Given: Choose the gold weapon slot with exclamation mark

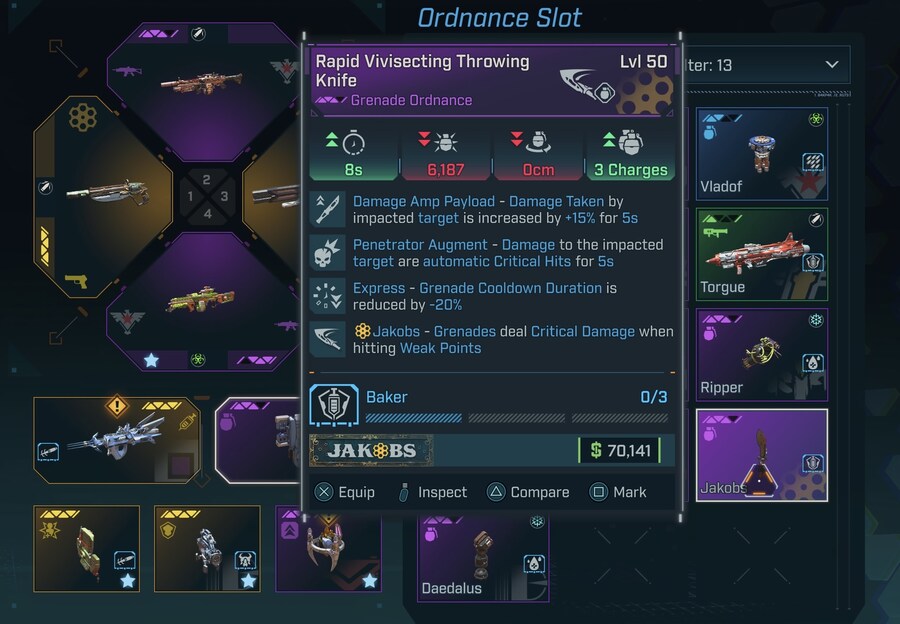Looking at the screenshot, I should coord(117,440).
